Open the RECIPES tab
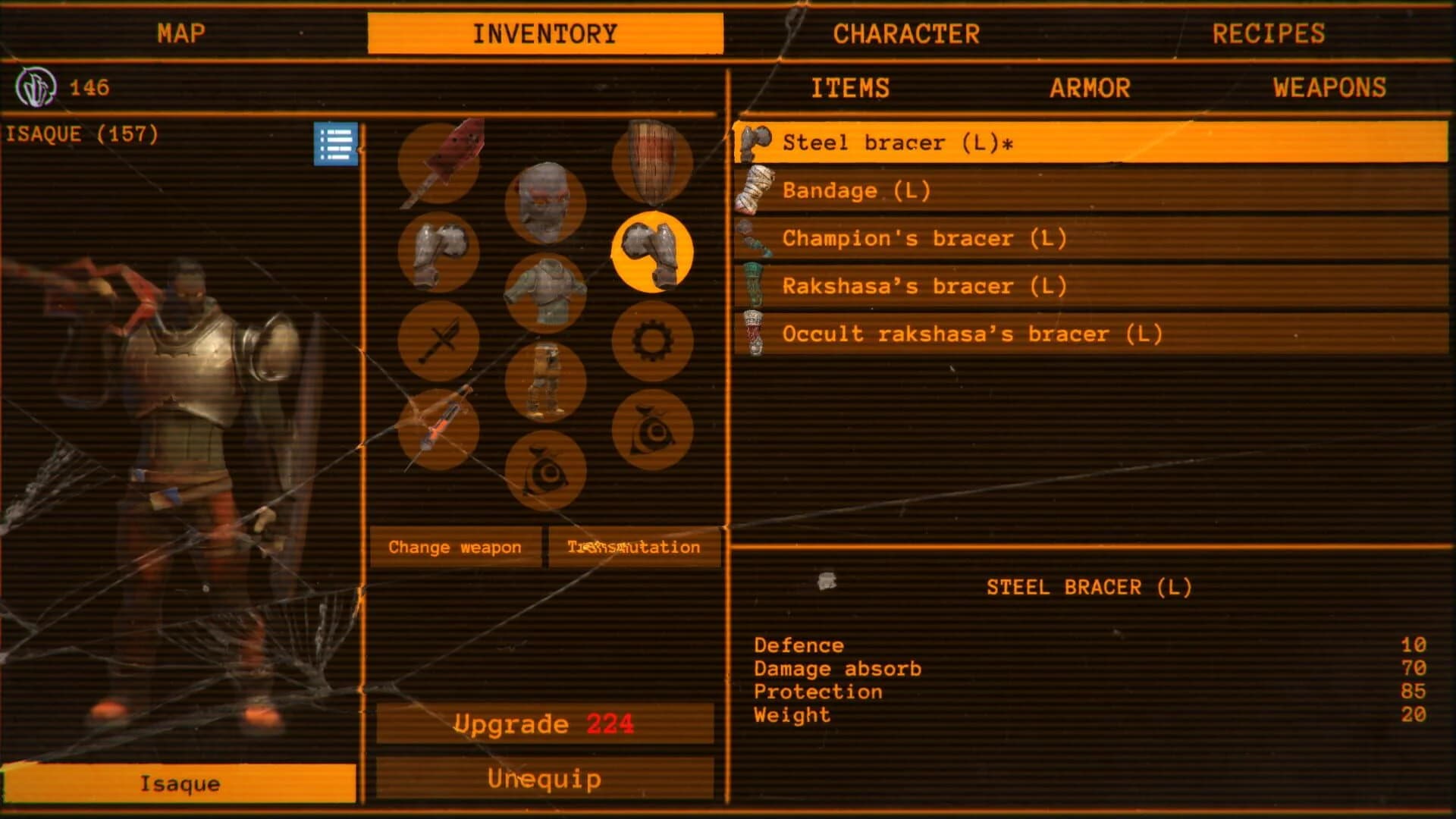This screenshot has width=1456, height=819. pyautogui.click(x=1269, y=33)
